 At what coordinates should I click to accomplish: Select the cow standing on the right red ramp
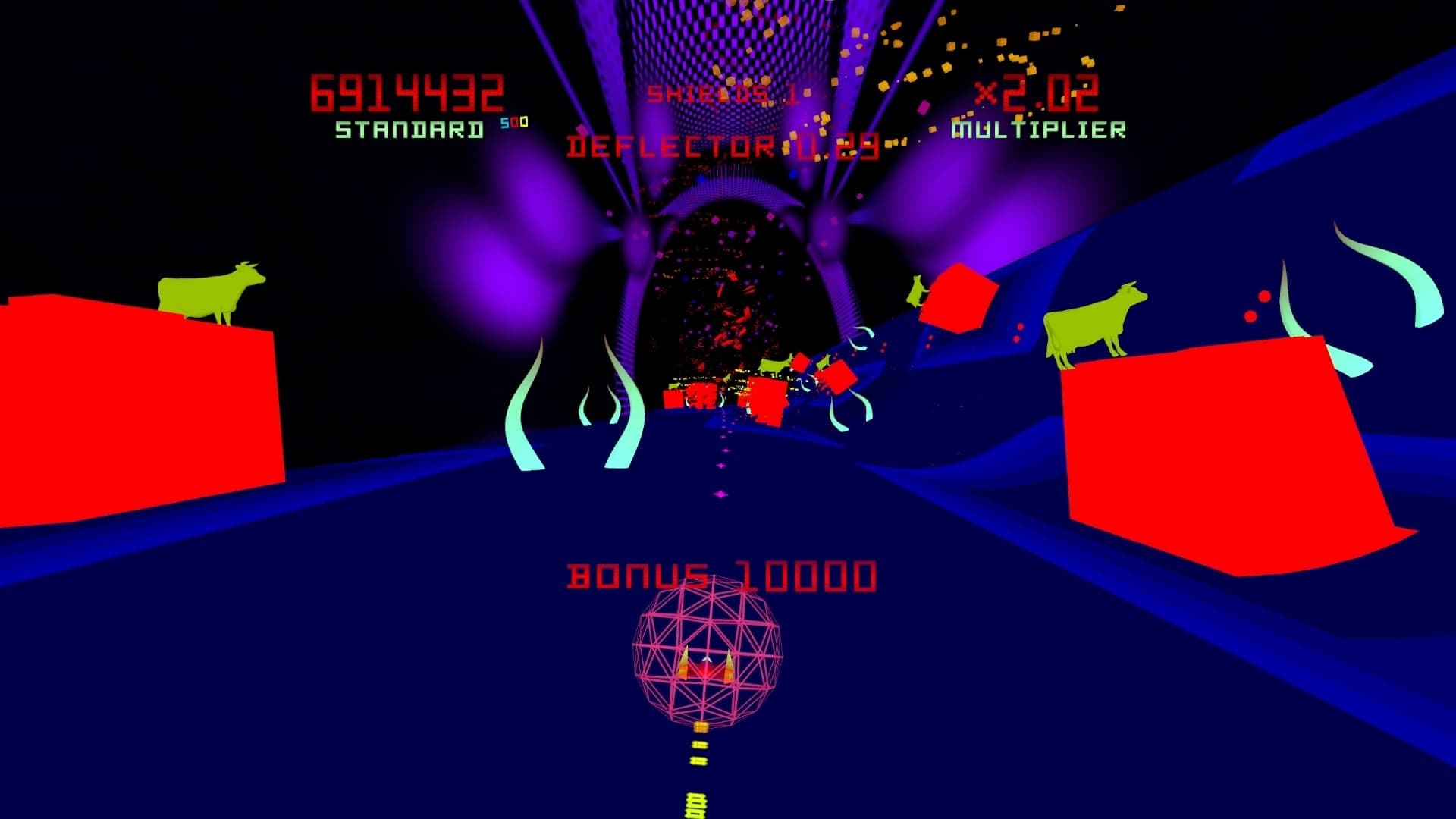(x=1092, y=322)
